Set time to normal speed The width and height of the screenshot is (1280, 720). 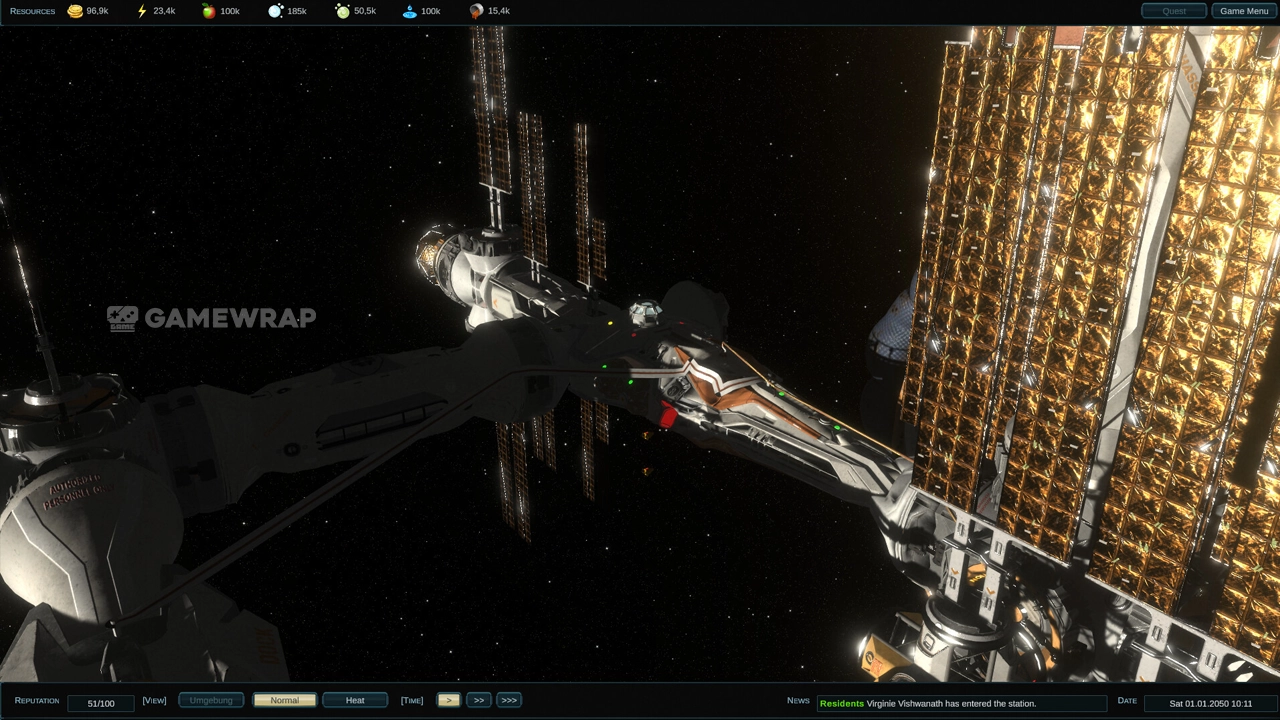448,701
